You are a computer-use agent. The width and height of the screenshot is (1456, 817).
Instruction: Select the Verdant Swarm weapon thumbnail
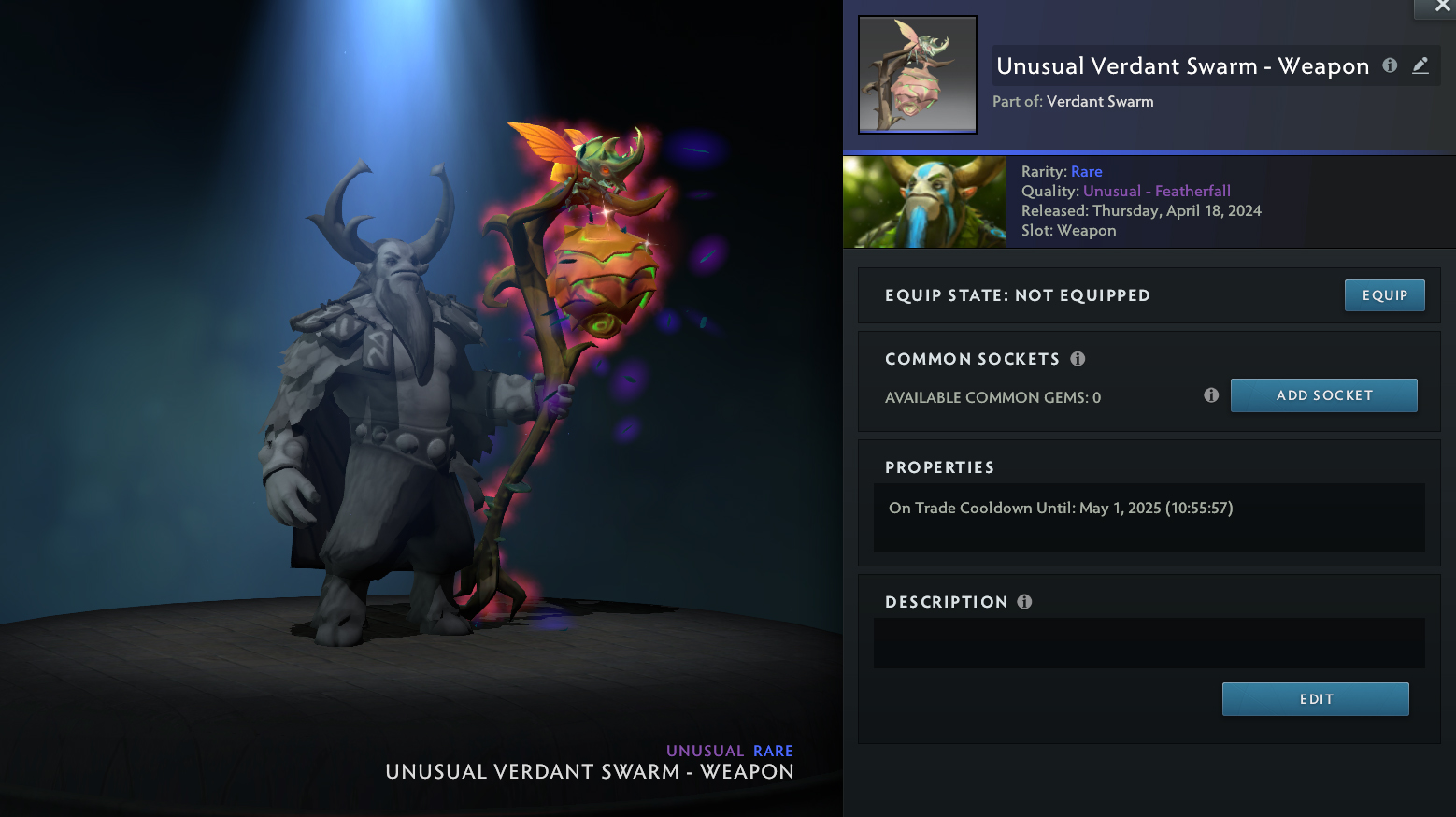(918, 75)
